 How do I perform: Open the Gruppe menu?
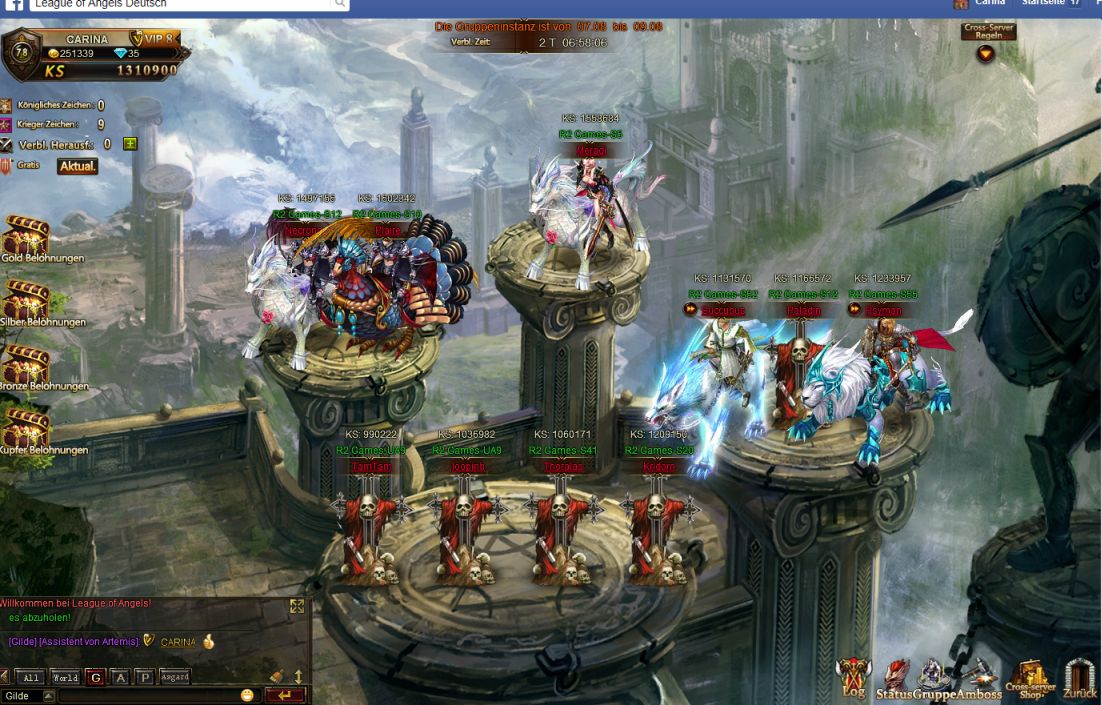click(933, 680)
